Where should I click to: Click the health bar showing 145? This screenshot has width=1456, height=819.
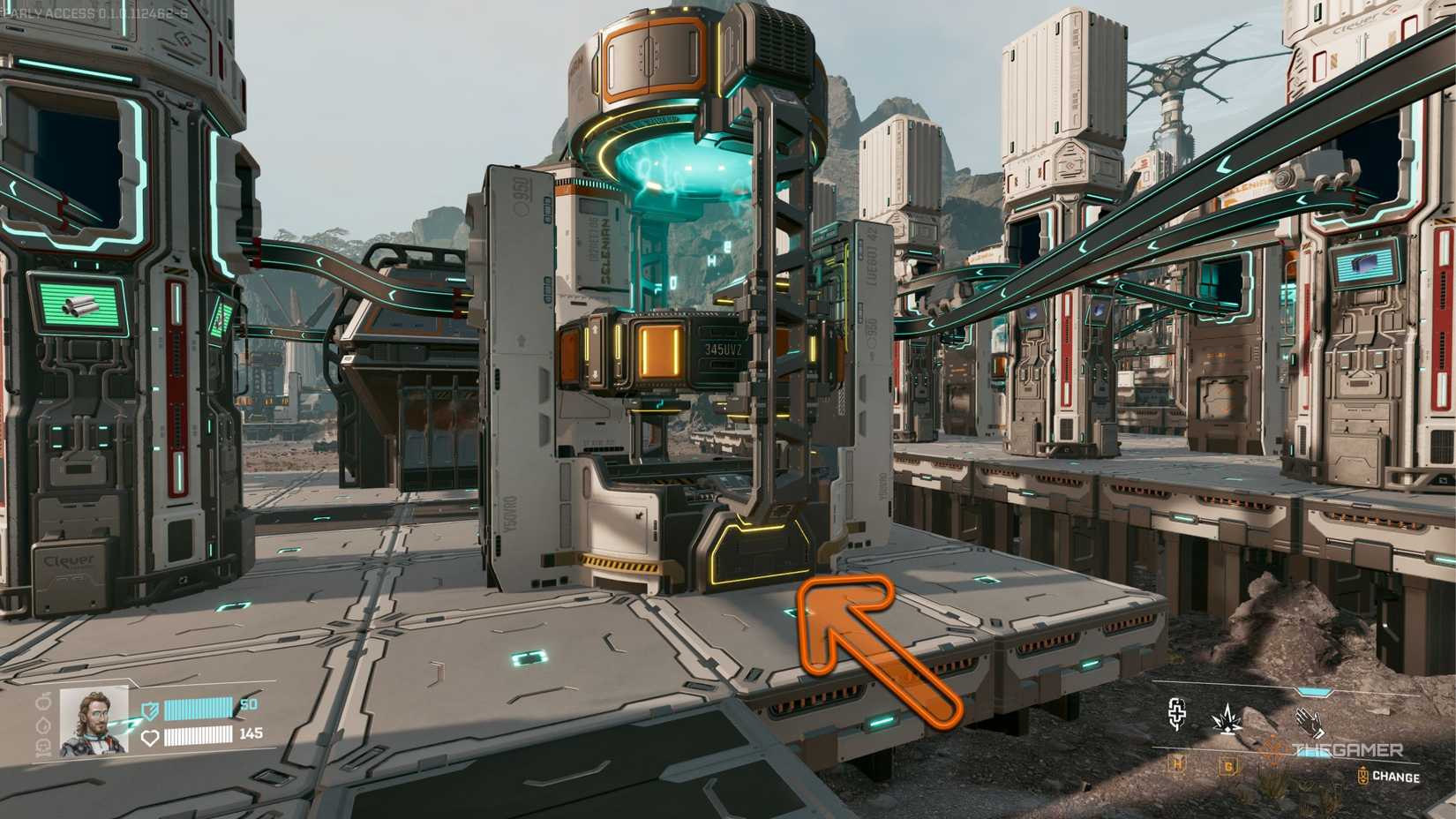(199, 737)
